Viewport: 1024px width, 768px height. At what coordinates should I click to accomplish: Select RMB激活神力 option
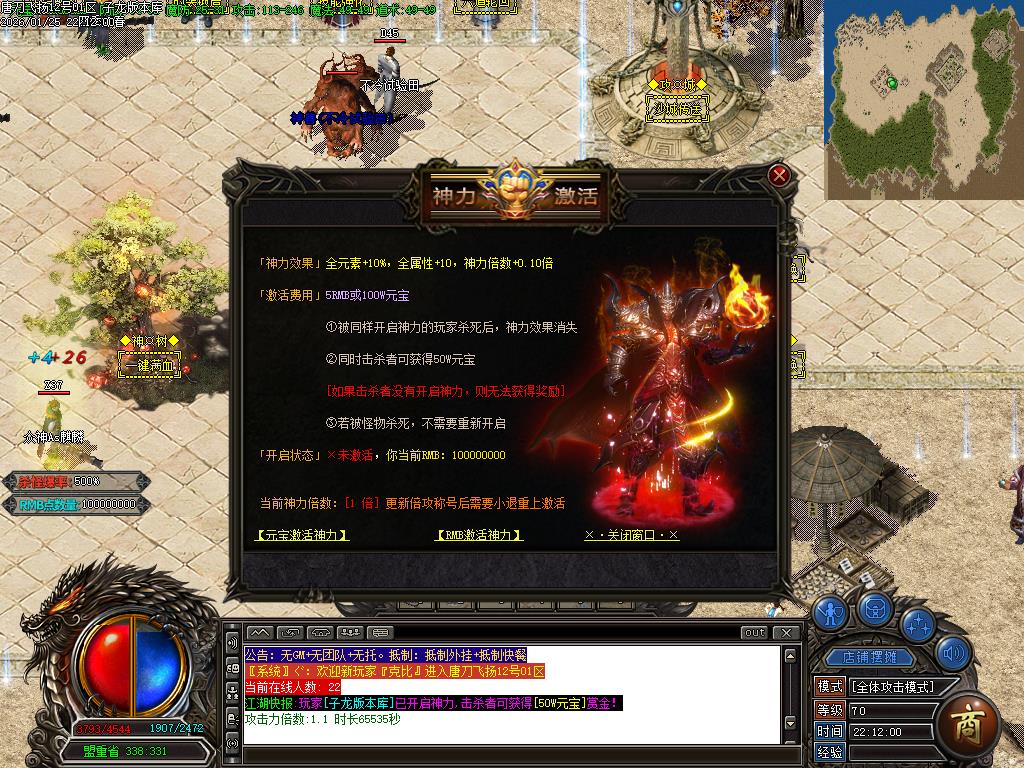(x=480, y=535)
